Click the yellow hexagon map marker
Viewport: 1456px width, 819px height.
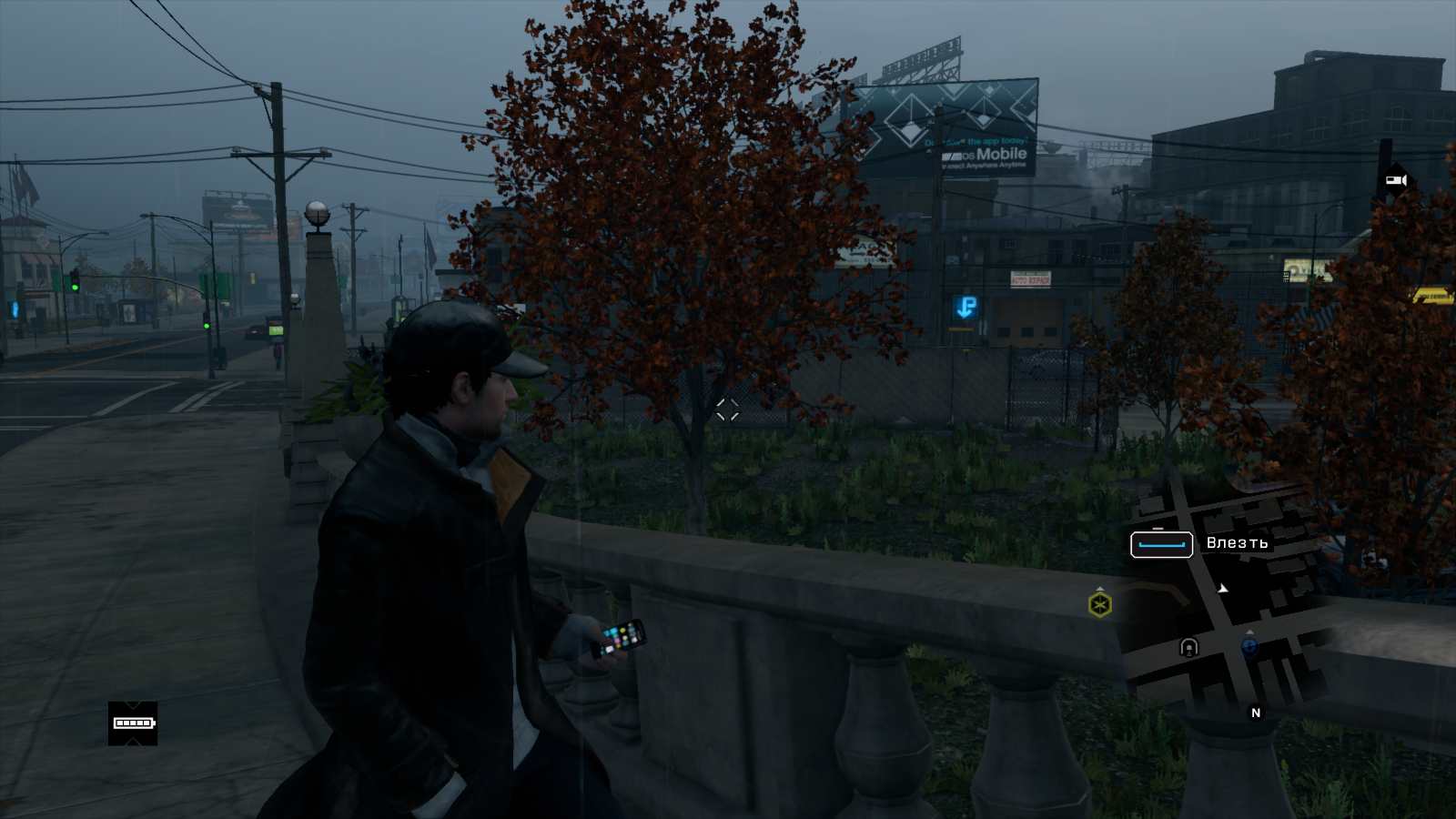[x=1099, y=604]
